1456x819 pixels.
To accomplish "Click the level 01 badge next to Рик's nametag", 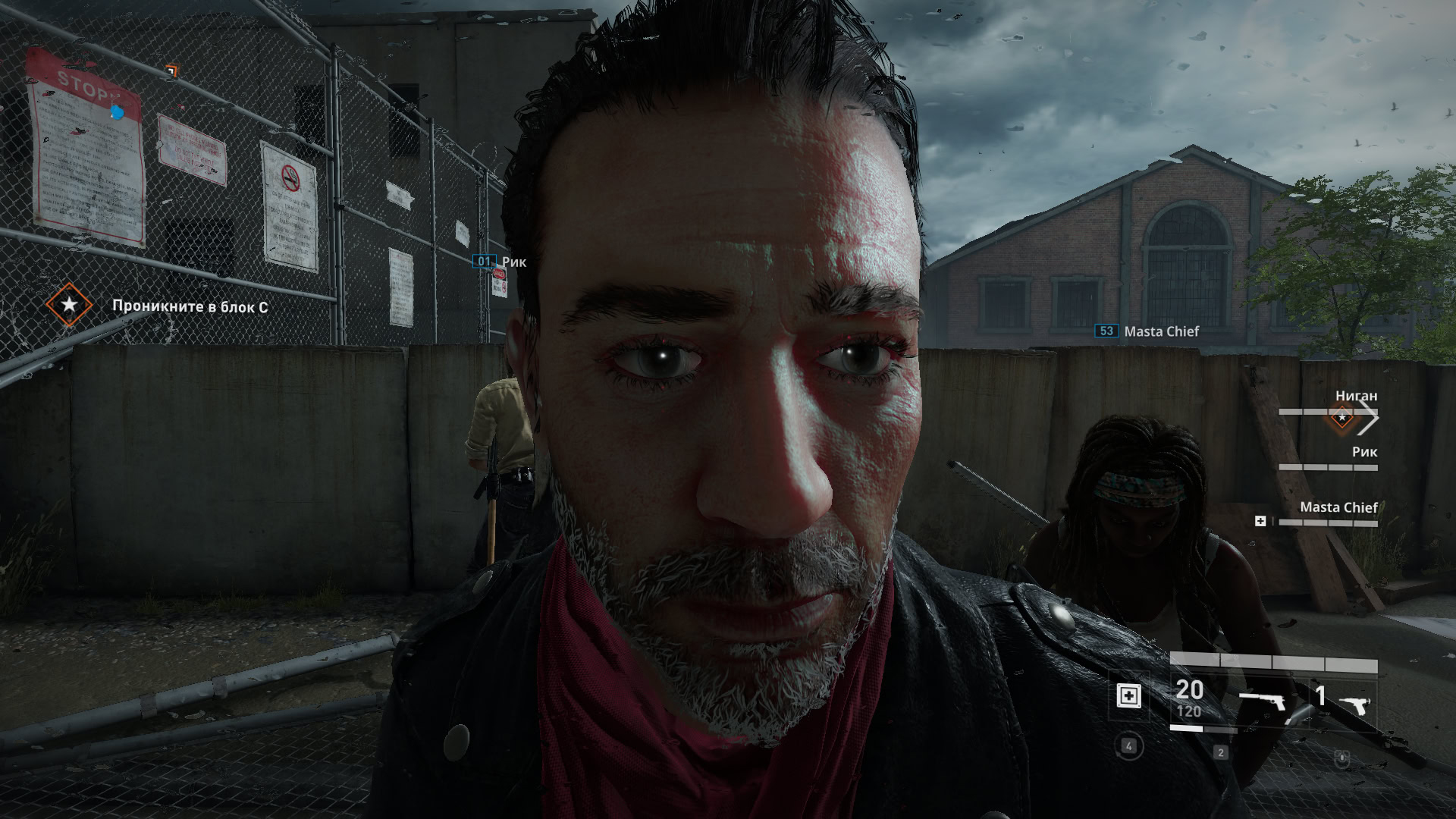I will pyautogui.click(x=485, y=262).
